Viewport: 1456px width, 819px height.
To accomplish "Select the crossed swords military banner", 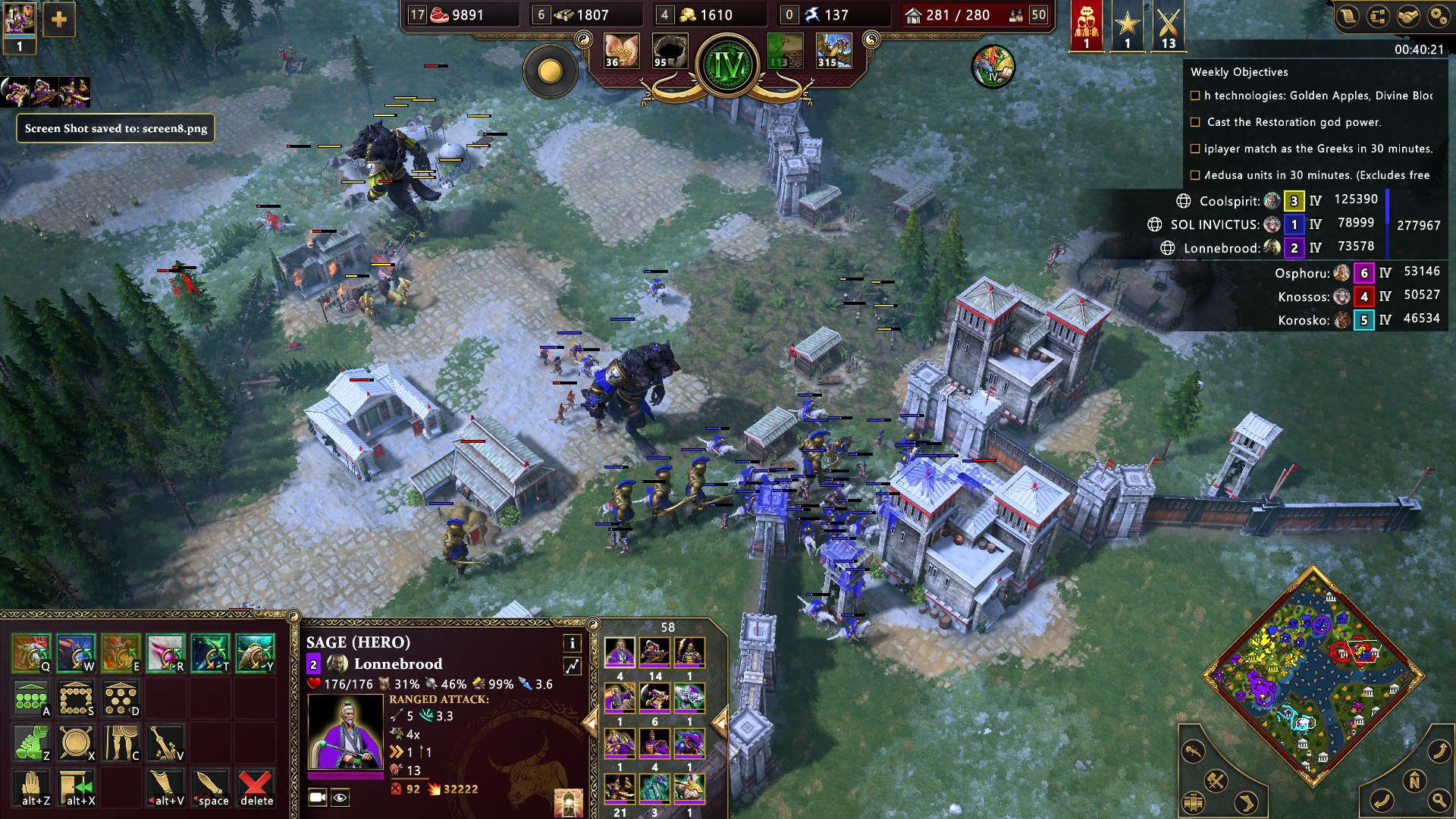I will coord(1168,26).
